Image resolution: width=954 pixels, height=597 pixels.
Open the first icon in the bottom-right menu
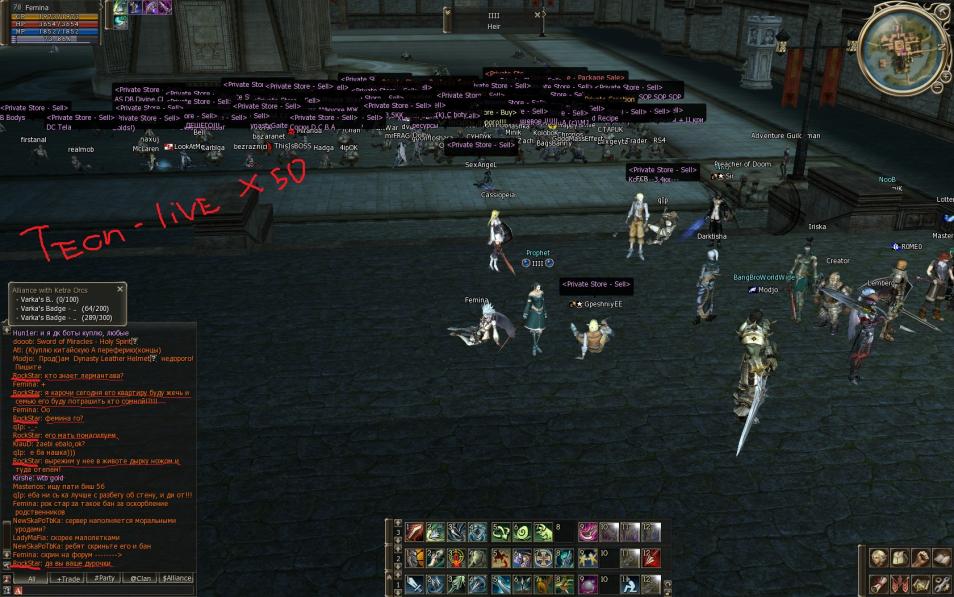tap(878, 558)
